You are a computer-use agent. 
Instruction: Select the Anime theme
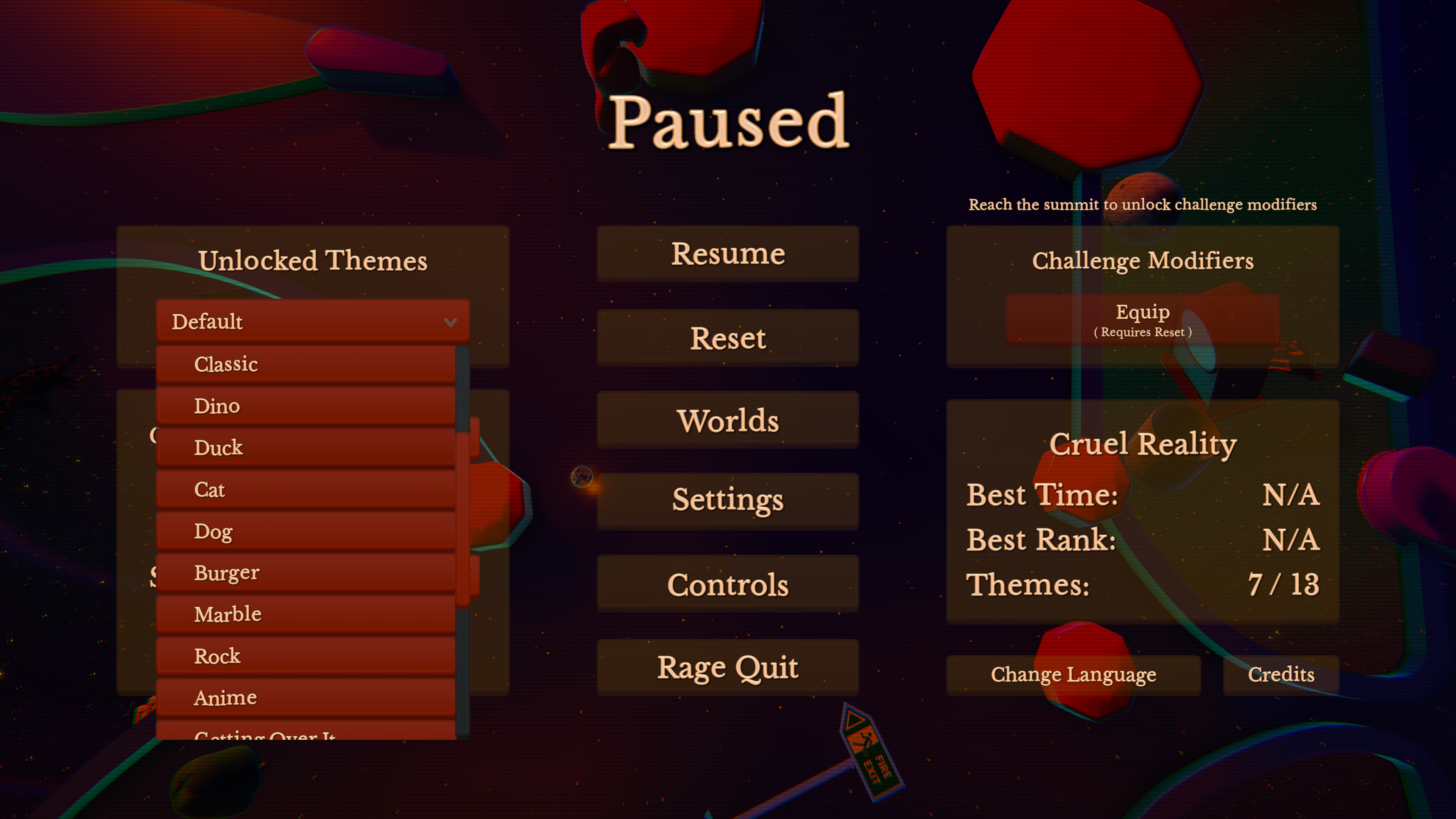pos(307,697)
